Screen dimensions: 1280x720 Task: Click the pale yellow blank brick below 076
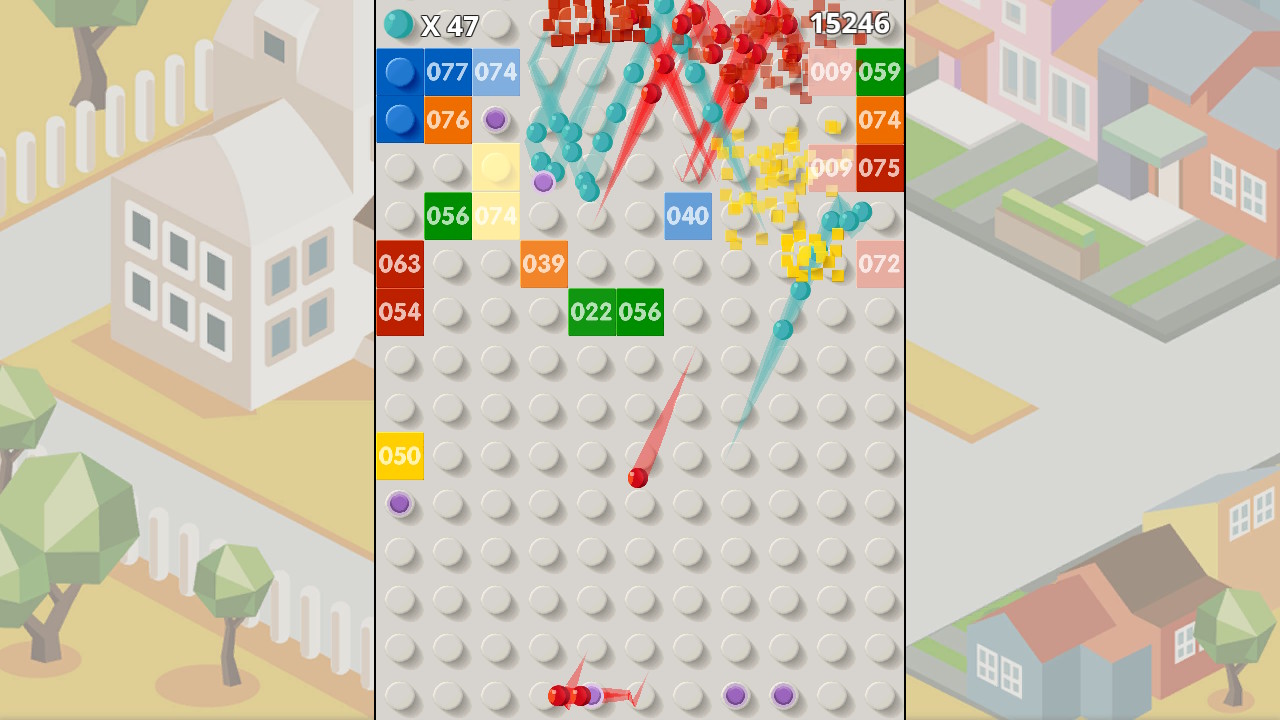click(495, 168)
